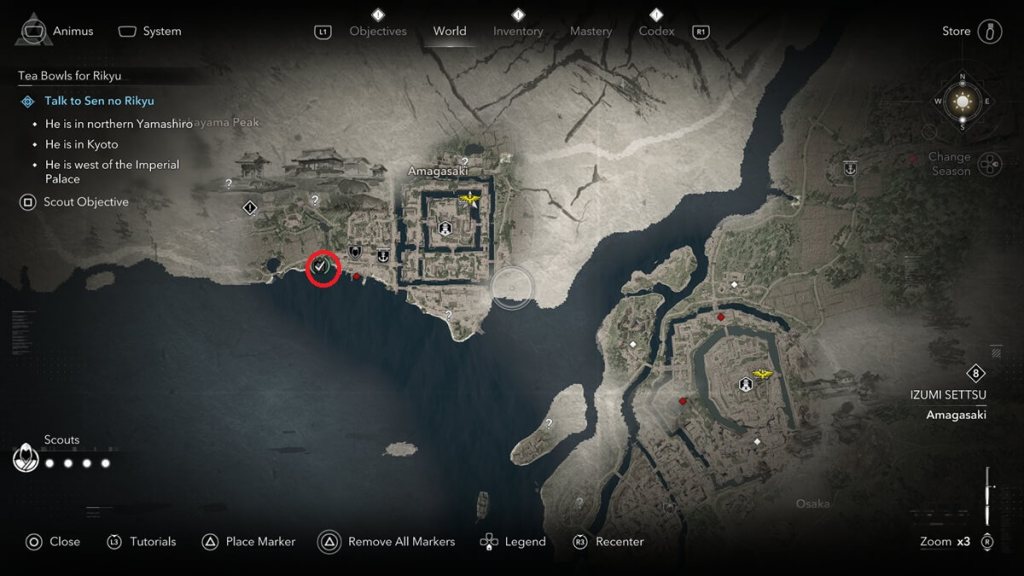Select the Scout Objective option
The width and height of the screenshot is (1024, 576).
[x=88, y=202]
